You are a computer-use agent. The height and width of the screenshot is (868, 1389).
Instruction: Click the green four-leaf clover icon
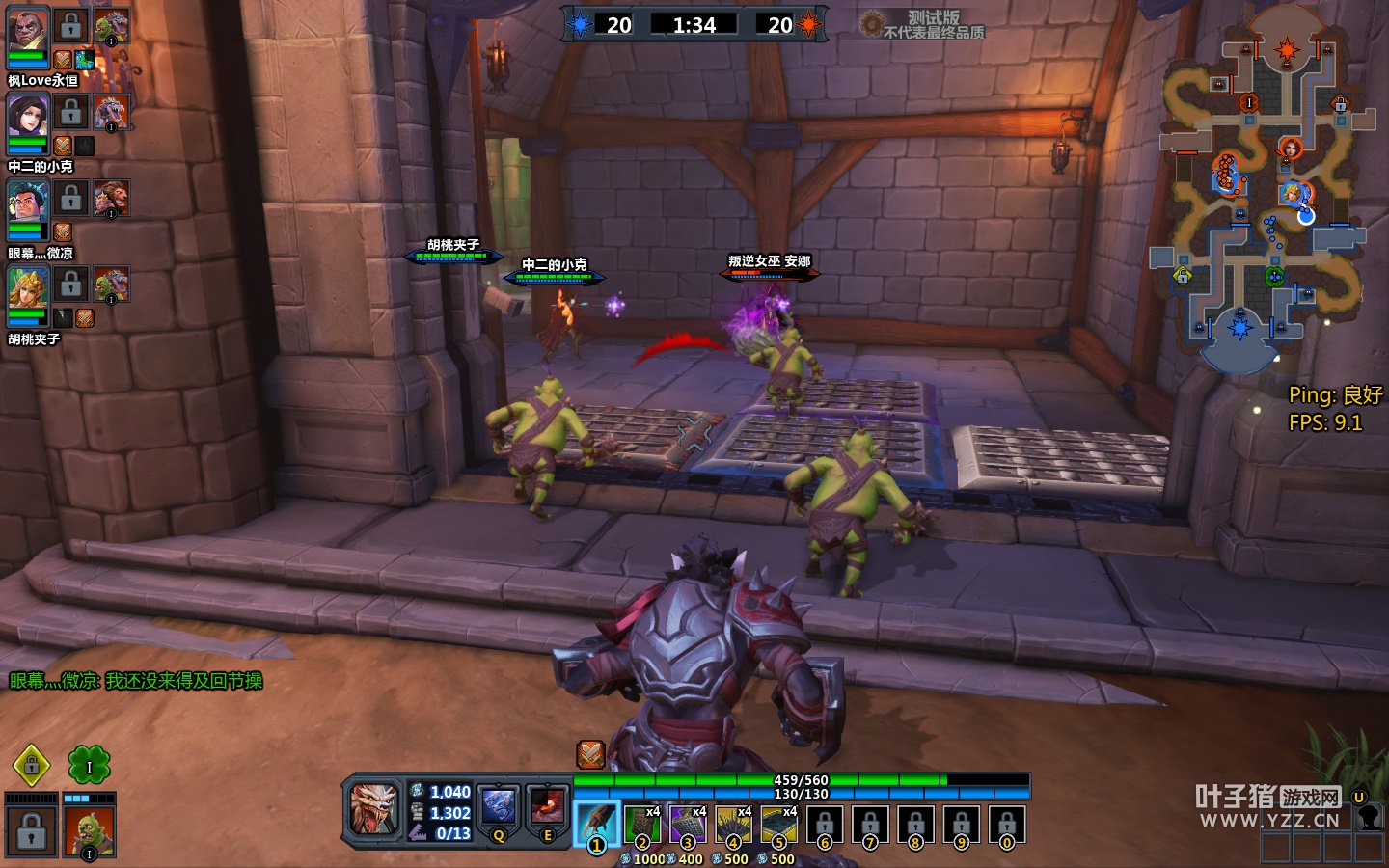coord(89,766)
